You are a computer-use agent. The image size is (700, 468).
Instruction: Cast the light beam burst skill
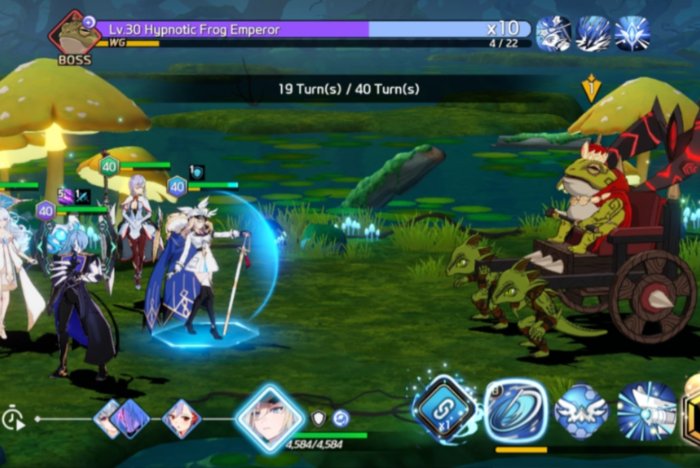click(x=646, y=411)
